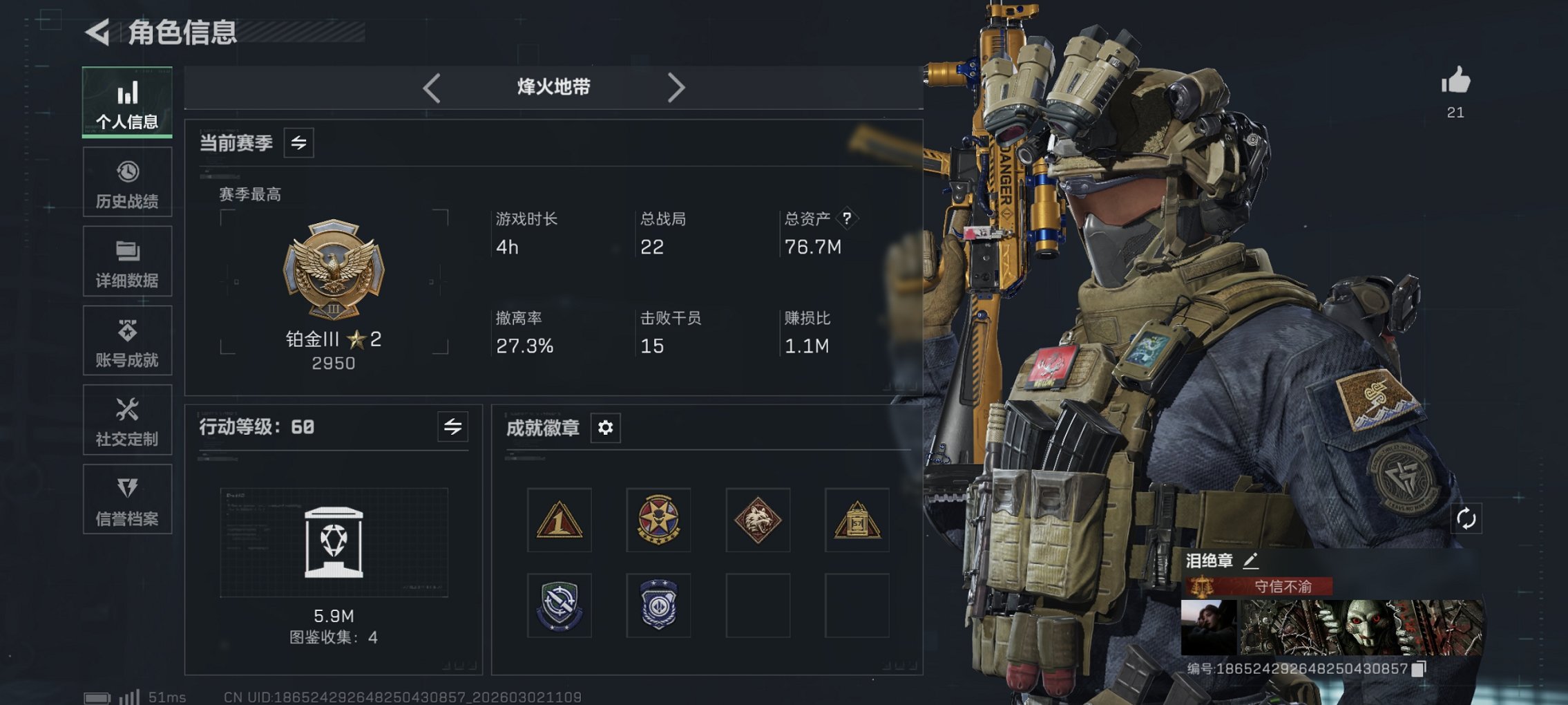Open the 个人信息 panel in sidebar
This screenshot has width=1568, height=705.
pos(126,102)
